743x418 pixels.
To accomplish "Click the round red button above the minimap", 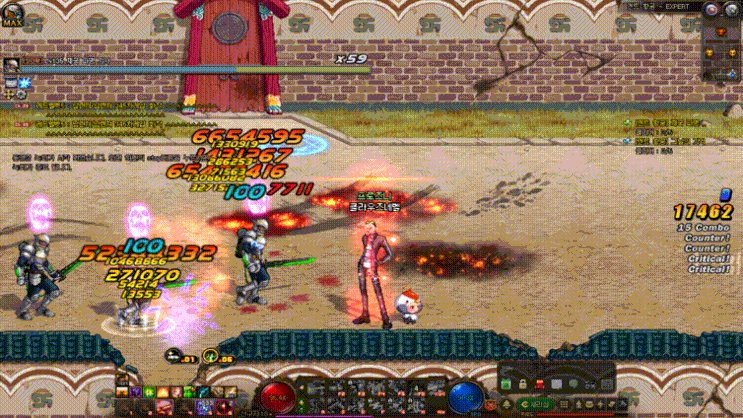I will [711, 9].
